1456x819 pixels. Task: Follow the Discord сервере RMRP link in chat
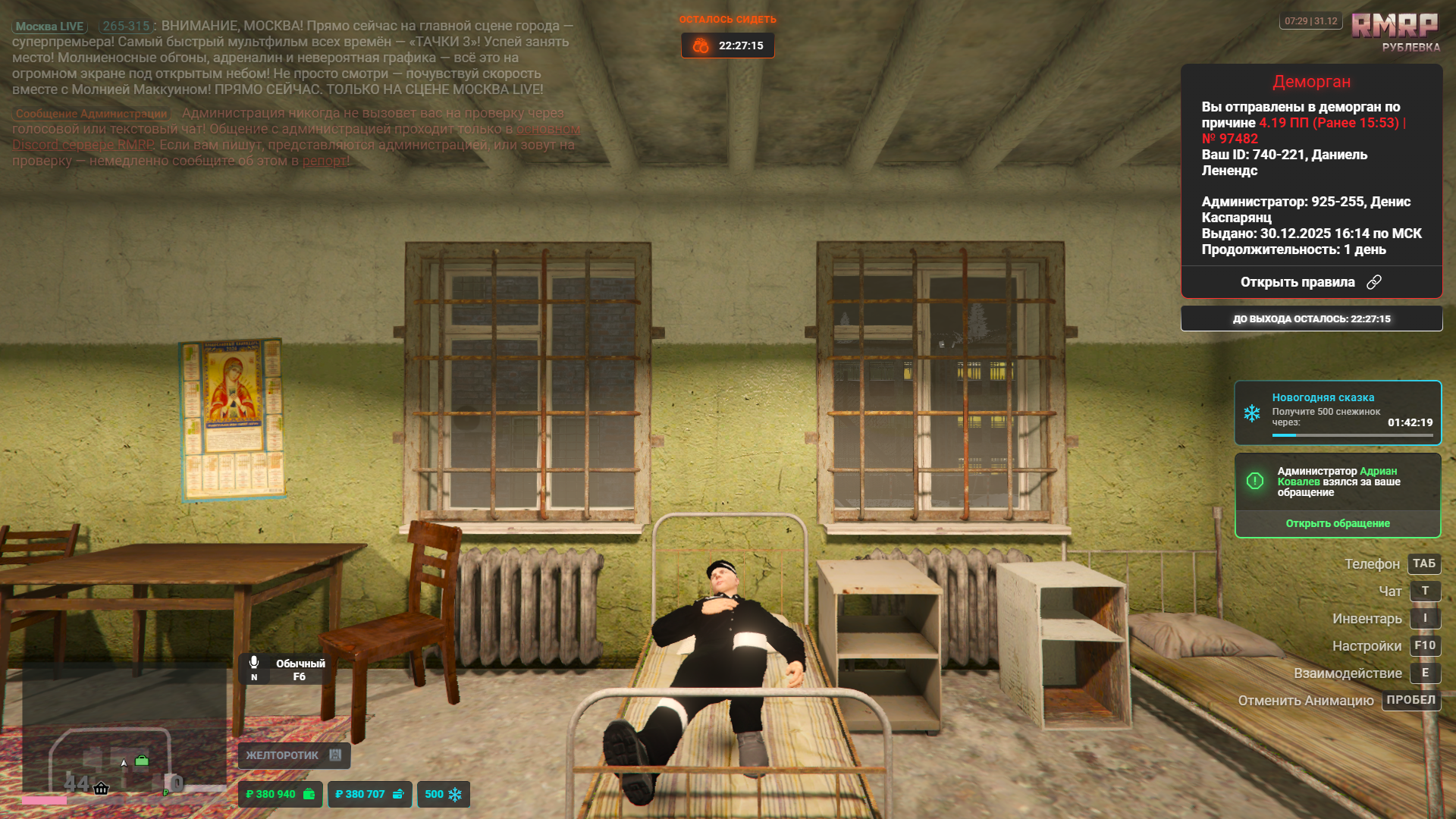click(83, 145)
